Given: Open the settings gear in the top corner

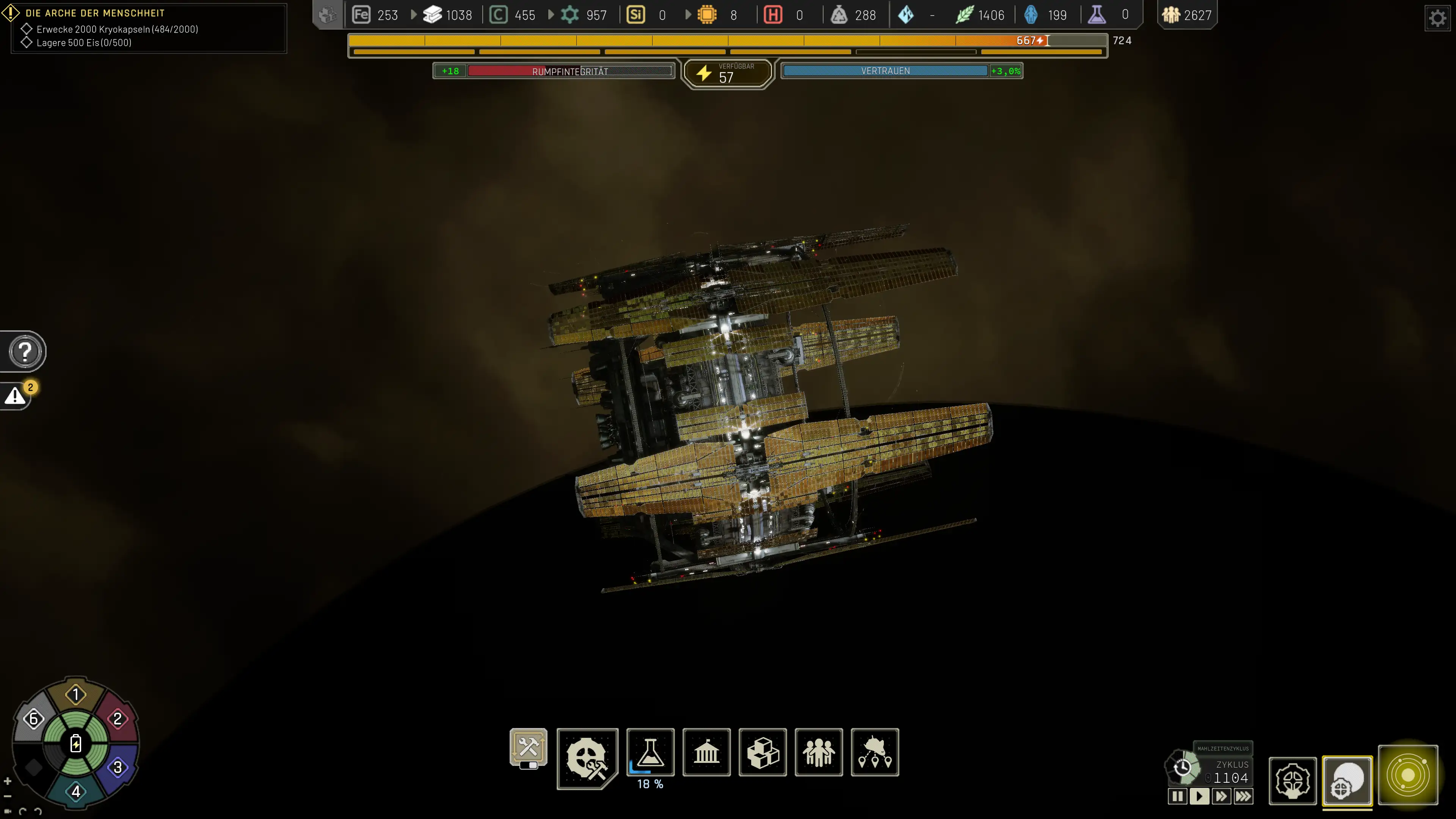Looking at the screenshot, I should pyautogui.click(x=1437, y=19).
